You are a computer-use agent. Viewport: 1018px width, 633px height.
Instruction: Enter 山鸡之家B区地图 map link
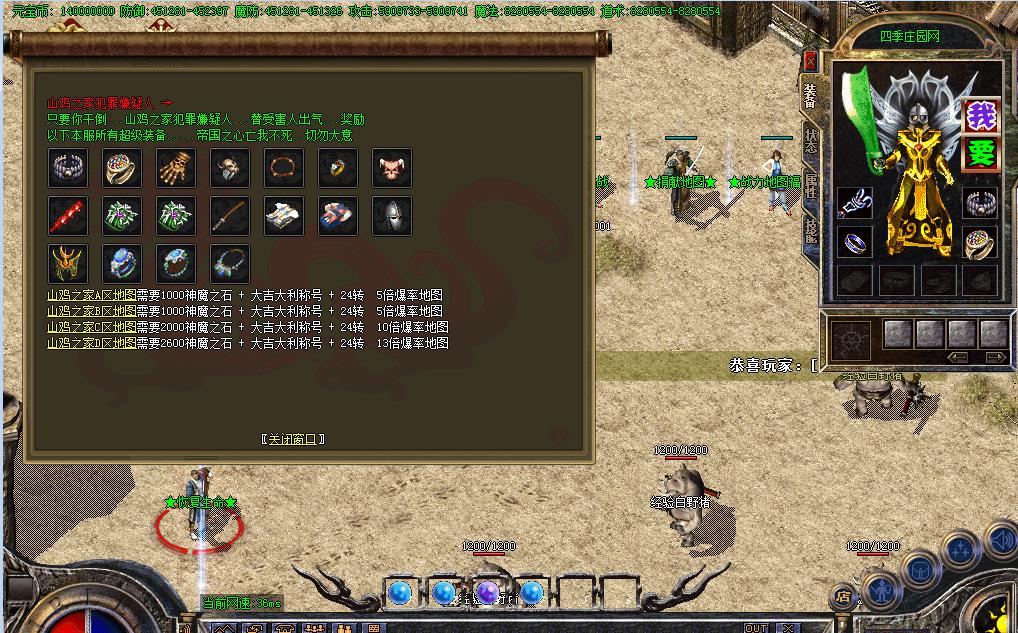point(91,312)
